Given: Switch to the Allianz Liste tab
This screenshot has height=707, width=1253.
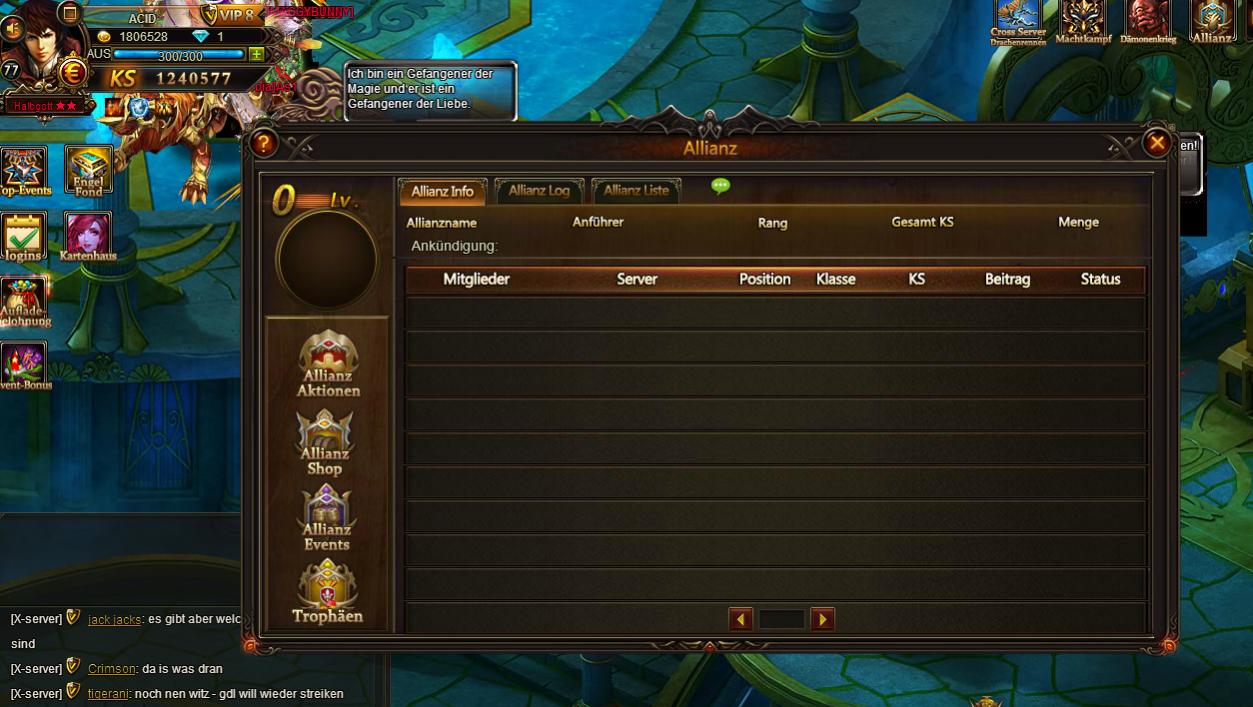Looking at the screenshot, I should pos(636,191).
